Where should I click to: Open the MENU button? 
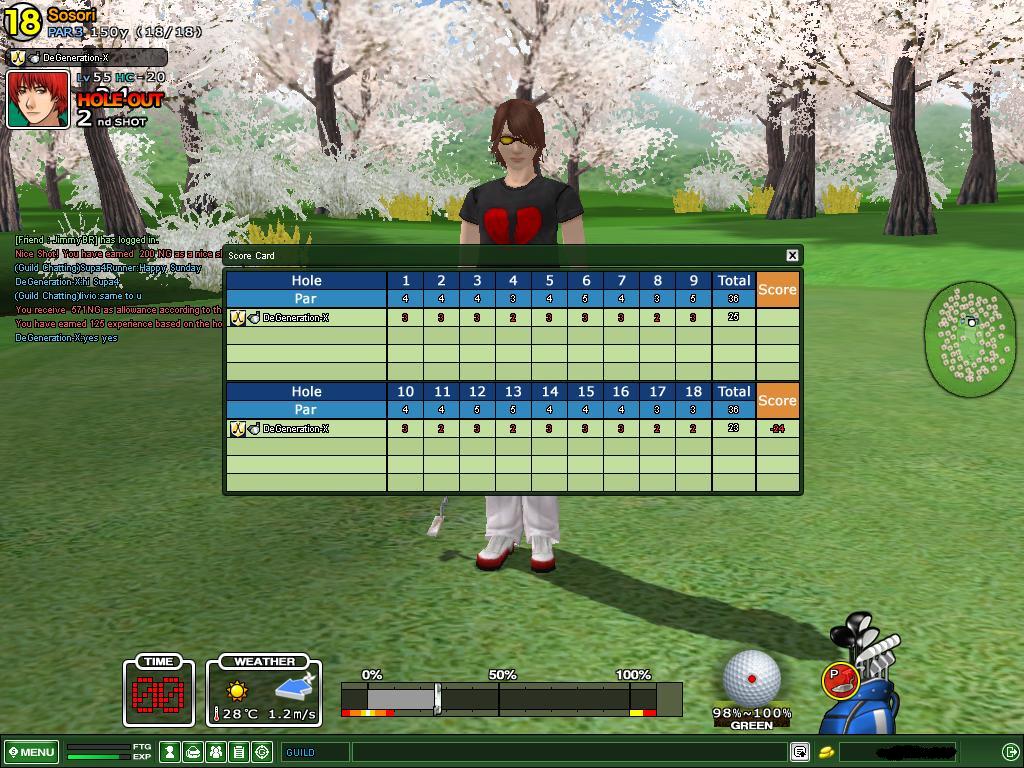[32, 752]
